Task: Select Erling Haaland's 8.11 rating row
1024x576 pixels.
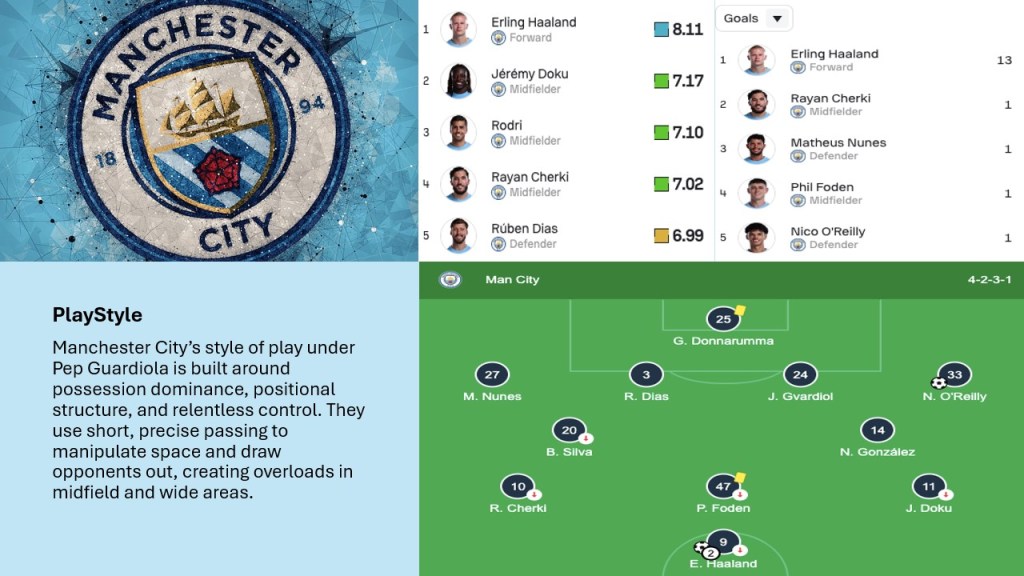Action: point(565,29)
